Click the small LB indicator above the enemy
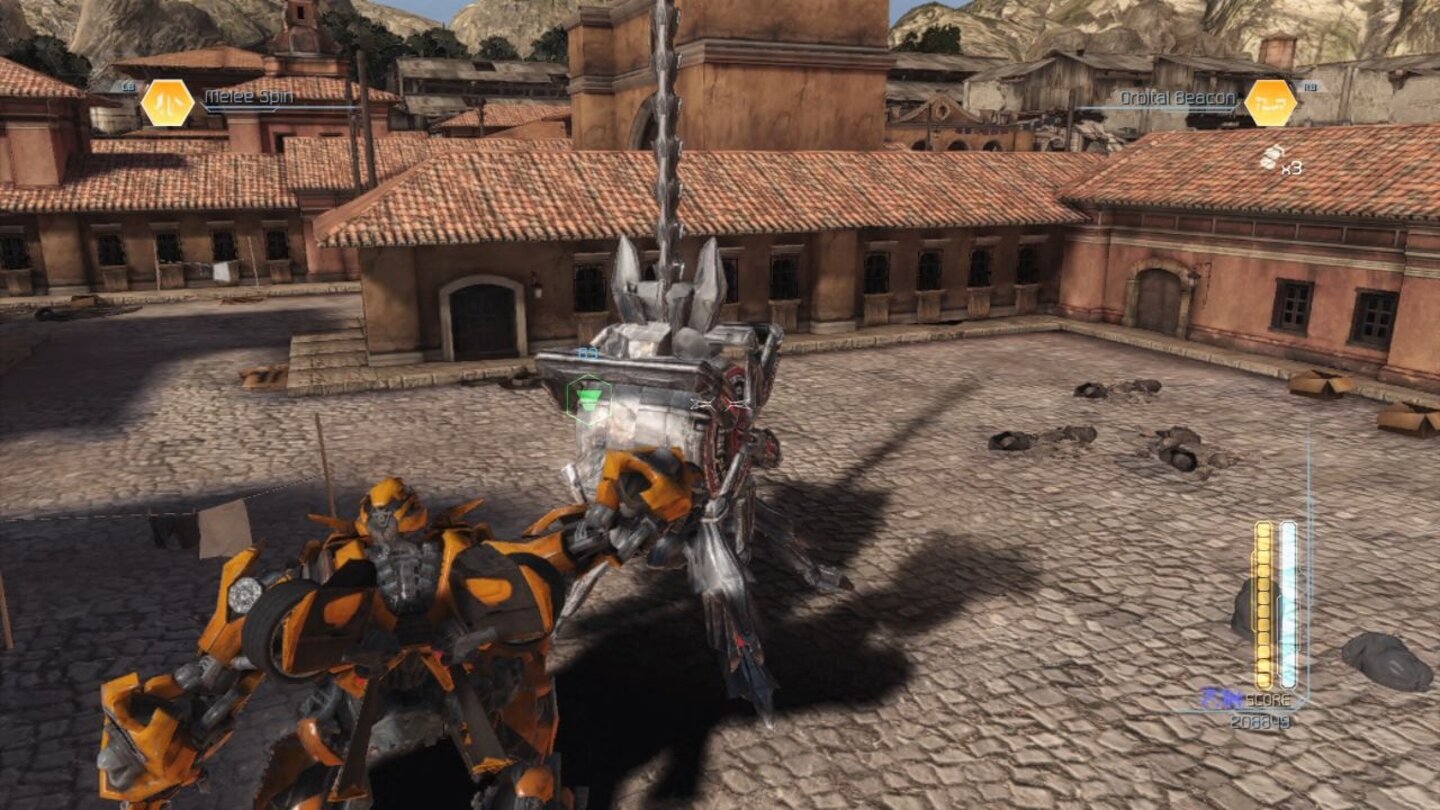 click(587, 352)
